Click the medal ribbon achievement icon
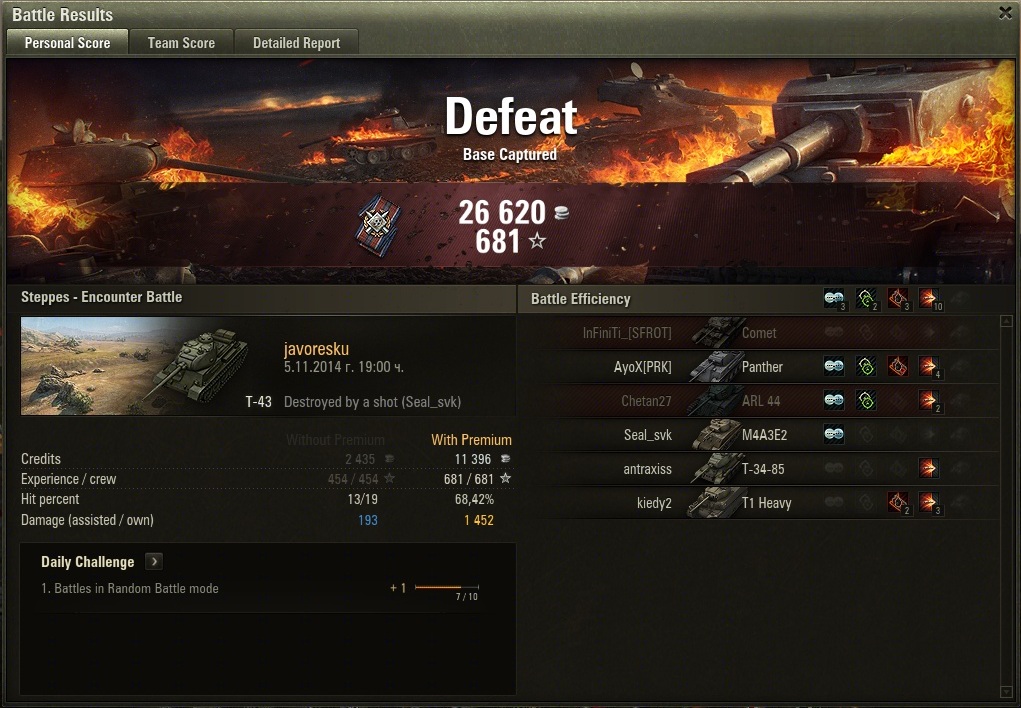 point(379,222)
